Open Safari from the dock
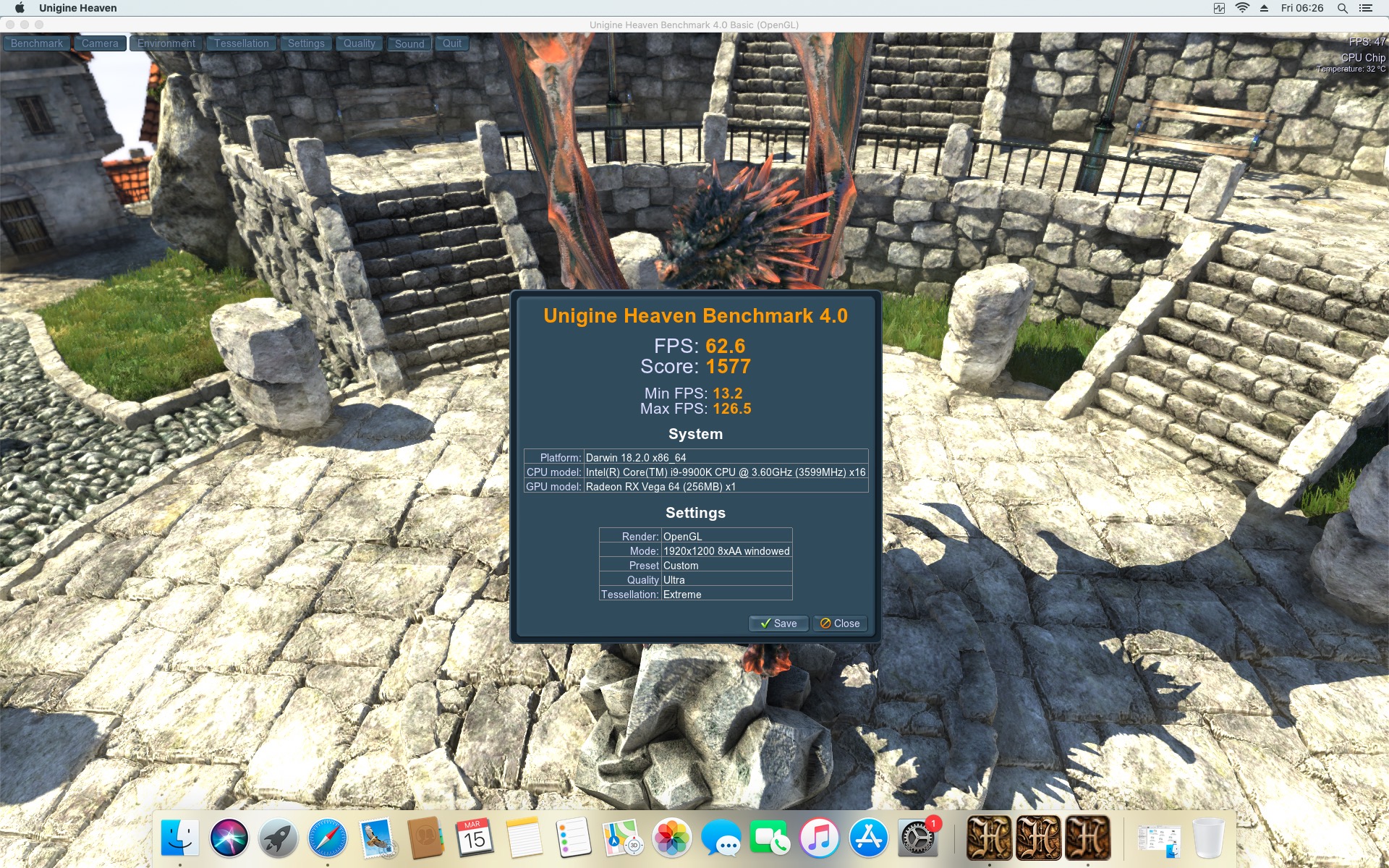The image size is (1389, 868). 327,838
